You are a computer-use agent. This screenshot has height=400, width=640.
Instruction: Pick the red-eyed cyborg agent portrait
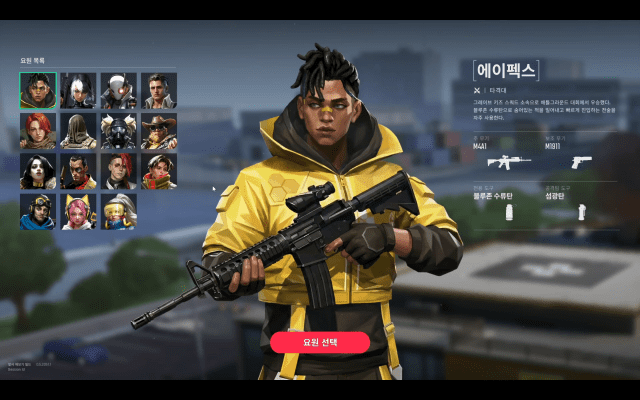(x=118, y=90)
